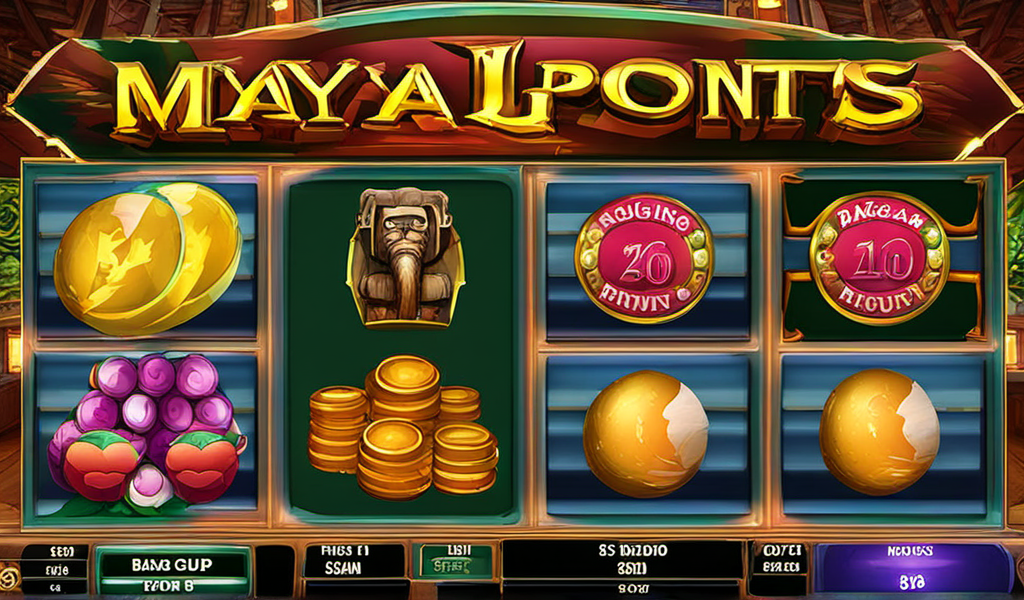Image resolution: width=1024 pixels, height=600 pixels.
Task: Open the gold spiral icon menu
Action: coord(9,577)
